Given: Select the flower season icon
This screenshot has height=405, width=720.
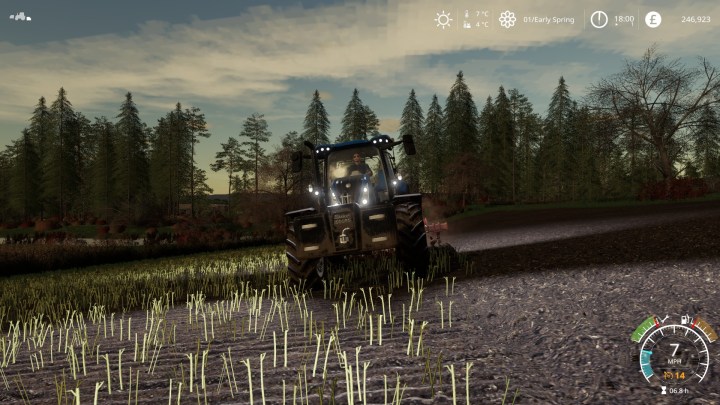Looking at the screenshot, I should pos(507,19).
